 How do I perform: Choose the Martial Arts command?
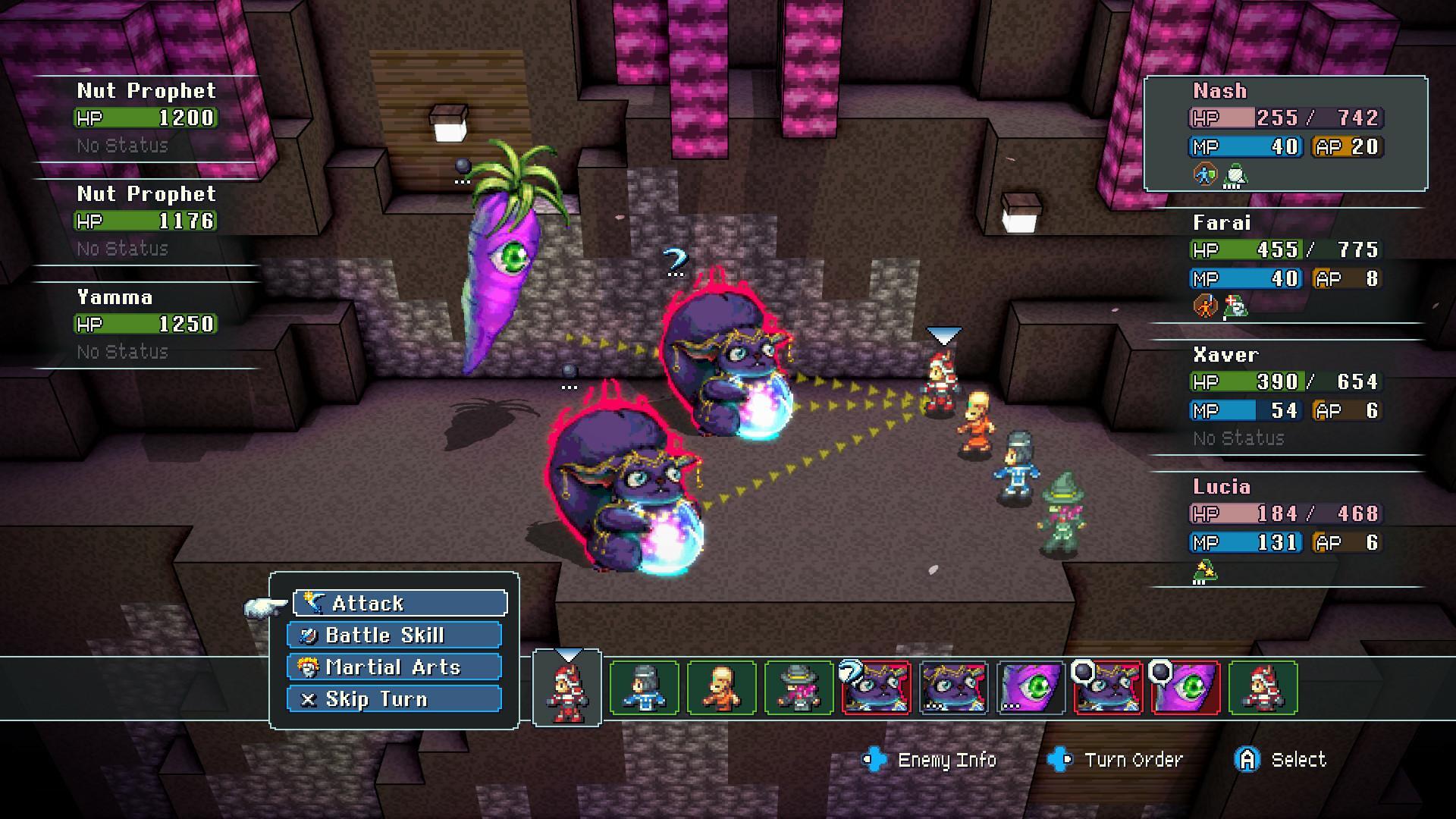(392, 667)
